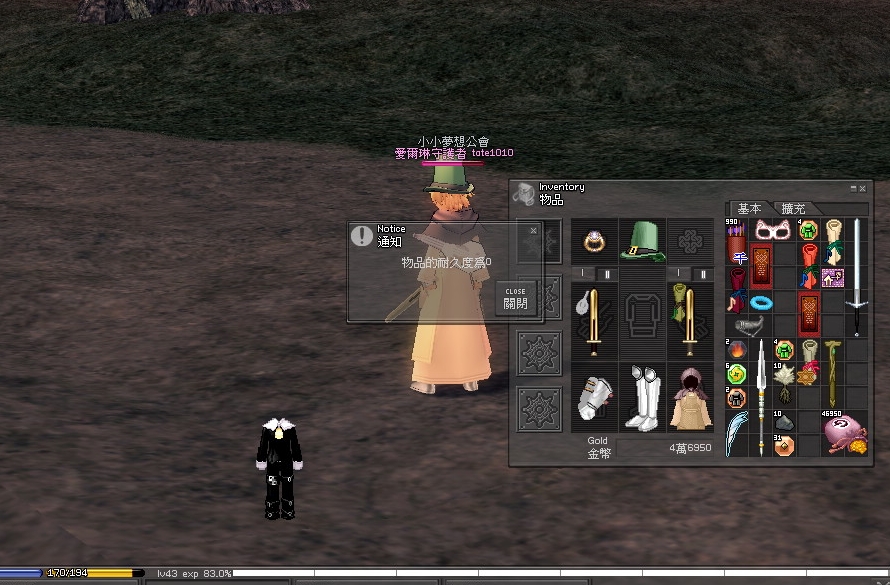The height and width of the screenshot is (585, 890).
Task: Close the Inventory window with its X
Action: (x=863, y=188)
